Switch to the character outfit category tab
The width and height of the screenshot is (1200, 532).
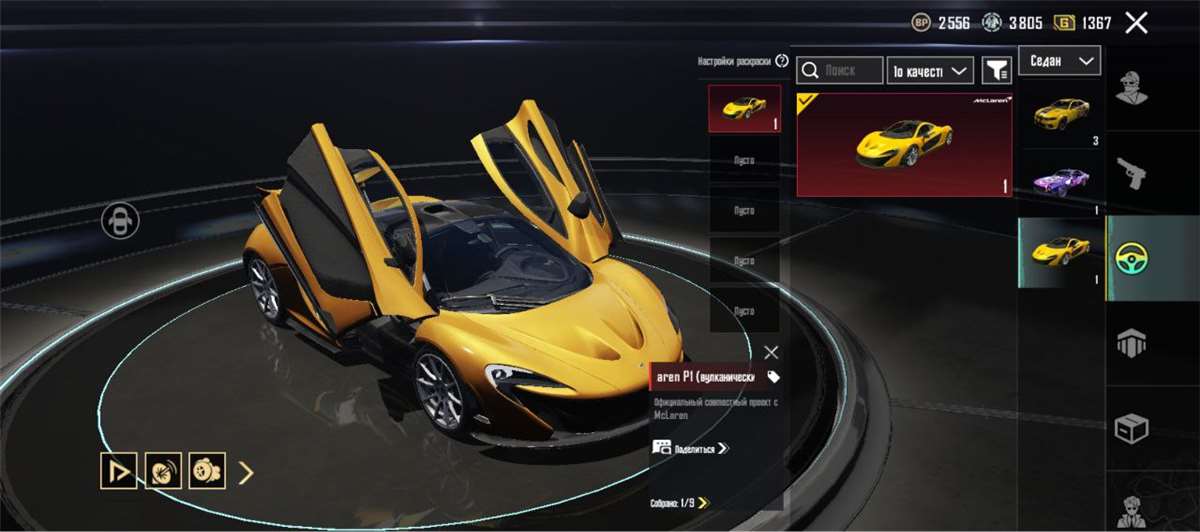(x=1132, y=88)
